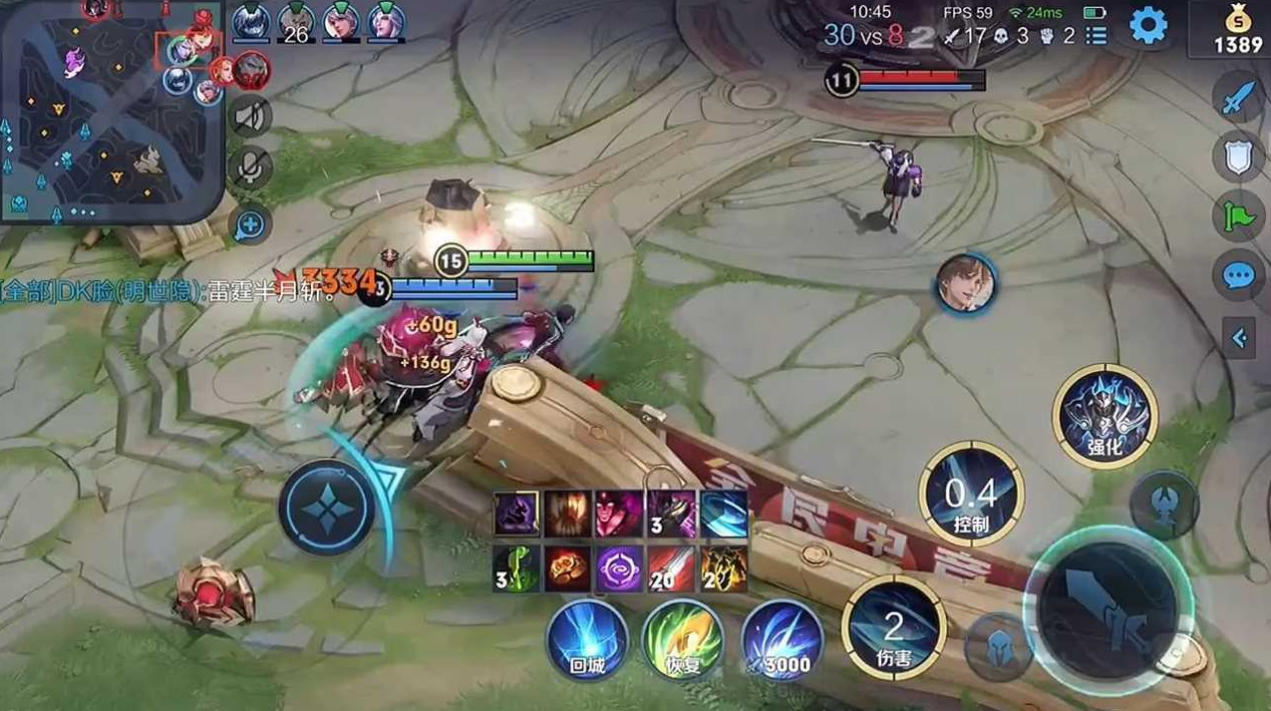
Task: Open the shop via the gold bag showing 1389
Action: (1238, 31)
